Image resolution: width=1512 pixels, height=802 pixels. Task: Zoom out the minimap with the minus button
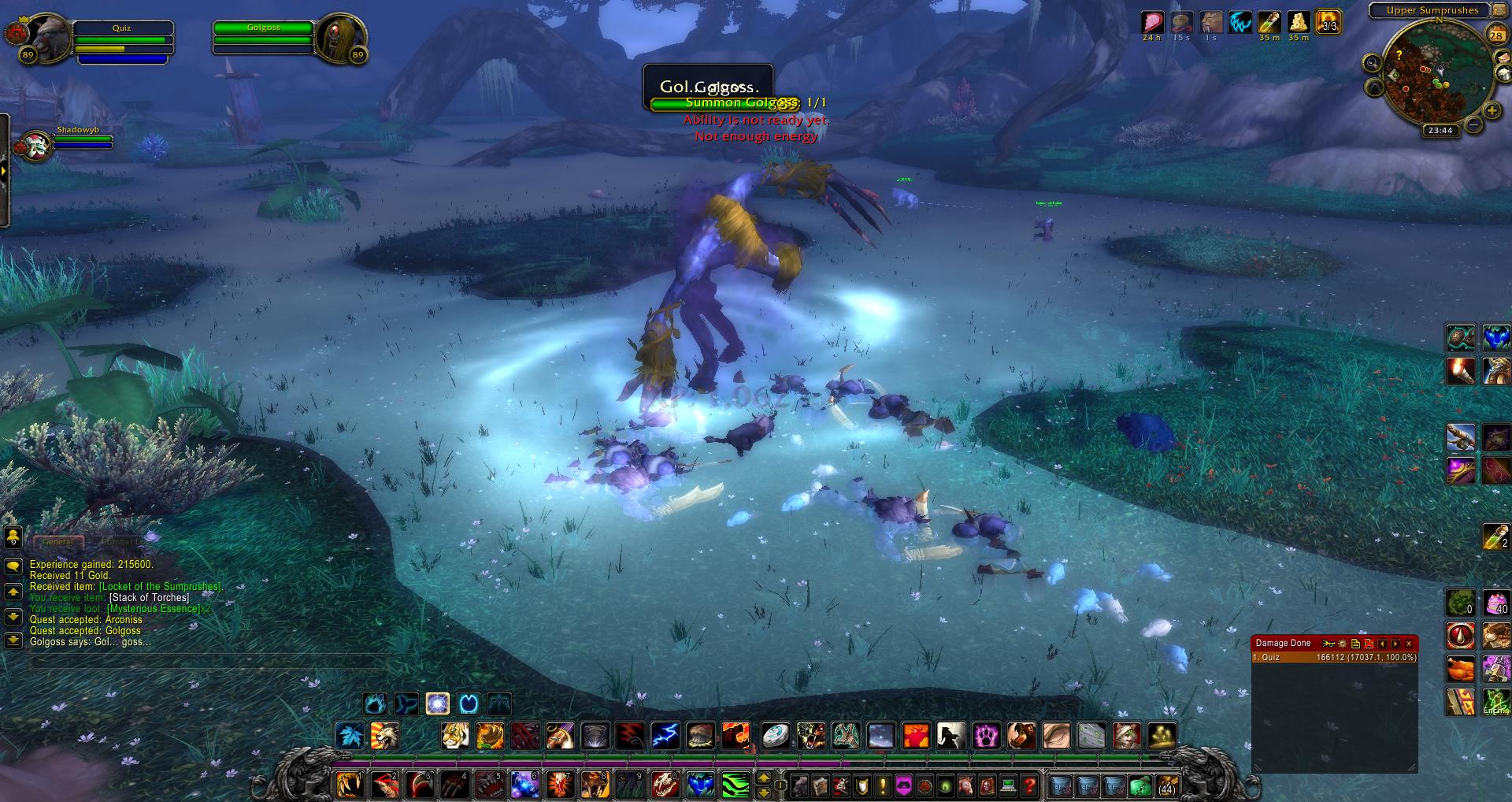[x=1473, y=124]
